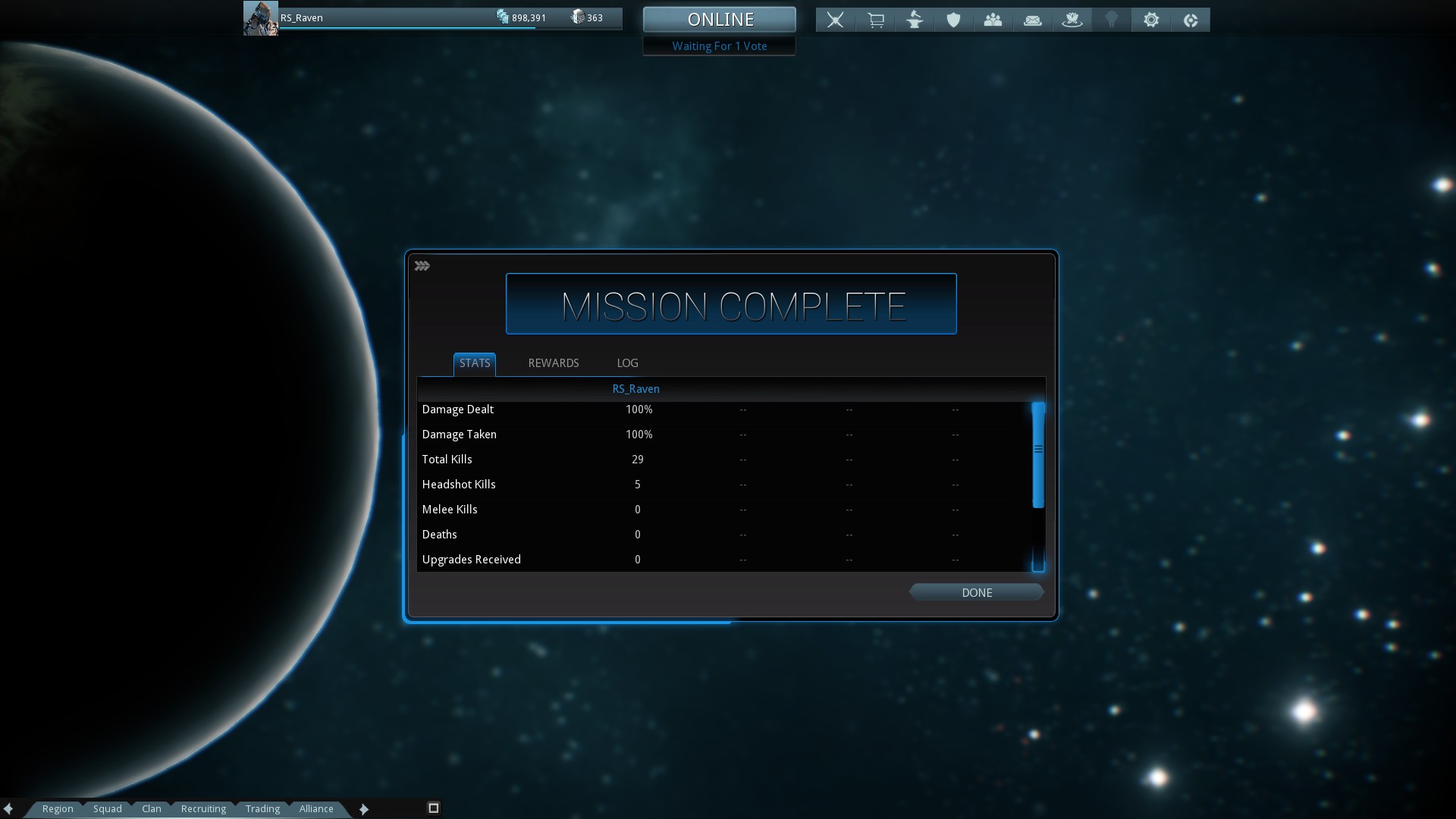Select the Clan chat tab

[152, 808]
